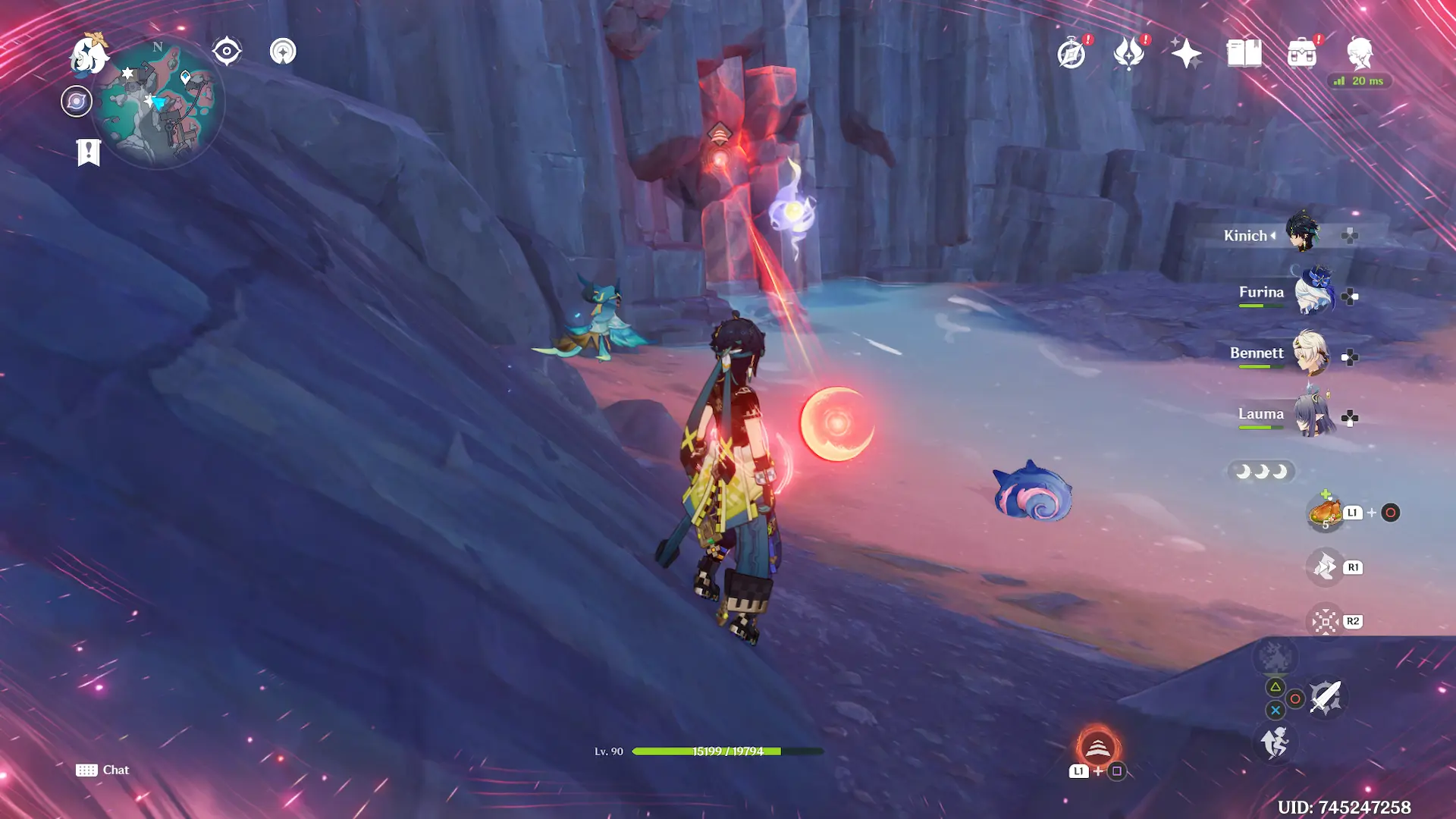The height and width of the screenshot is (819, 1456).
Task: Open the circular minimap
Action: 158,103
